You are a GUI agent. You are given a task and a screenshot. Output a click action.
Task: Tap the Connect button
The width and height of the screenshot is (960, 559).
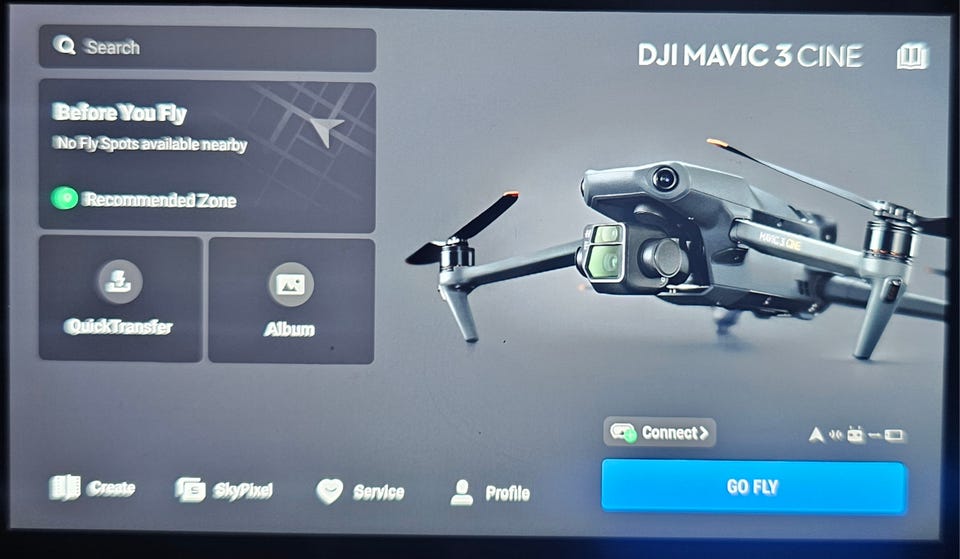(x=660, y=432)
